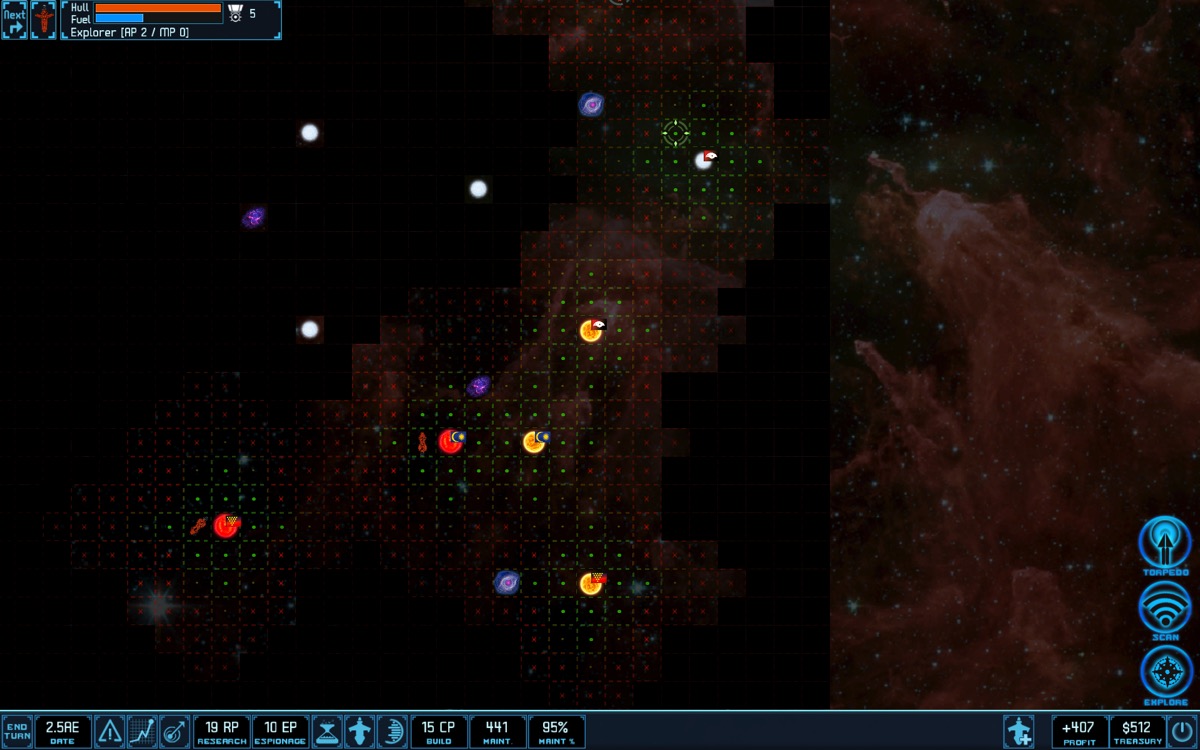Viewport: 1200px width, 750px height.
Task: Open the Research points panel
Action: [221, 731]
